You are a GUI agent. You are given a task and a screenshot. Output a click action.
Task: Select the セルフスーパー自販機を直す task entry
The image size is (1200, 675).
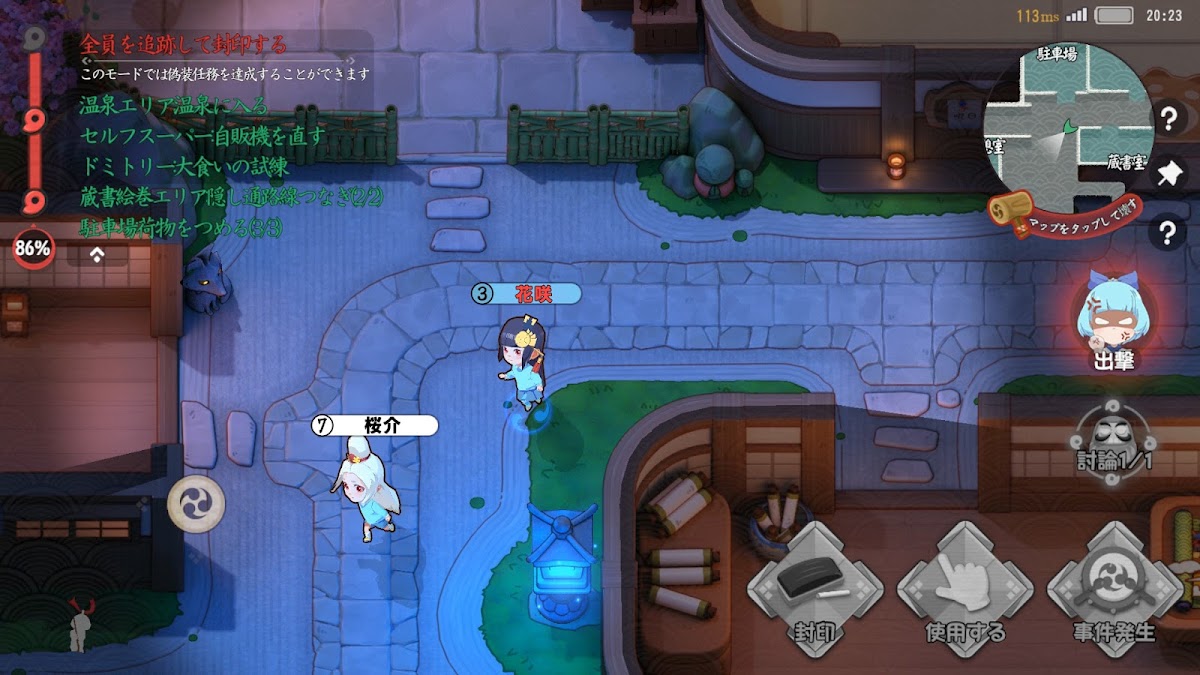click(x=202, y=135)
